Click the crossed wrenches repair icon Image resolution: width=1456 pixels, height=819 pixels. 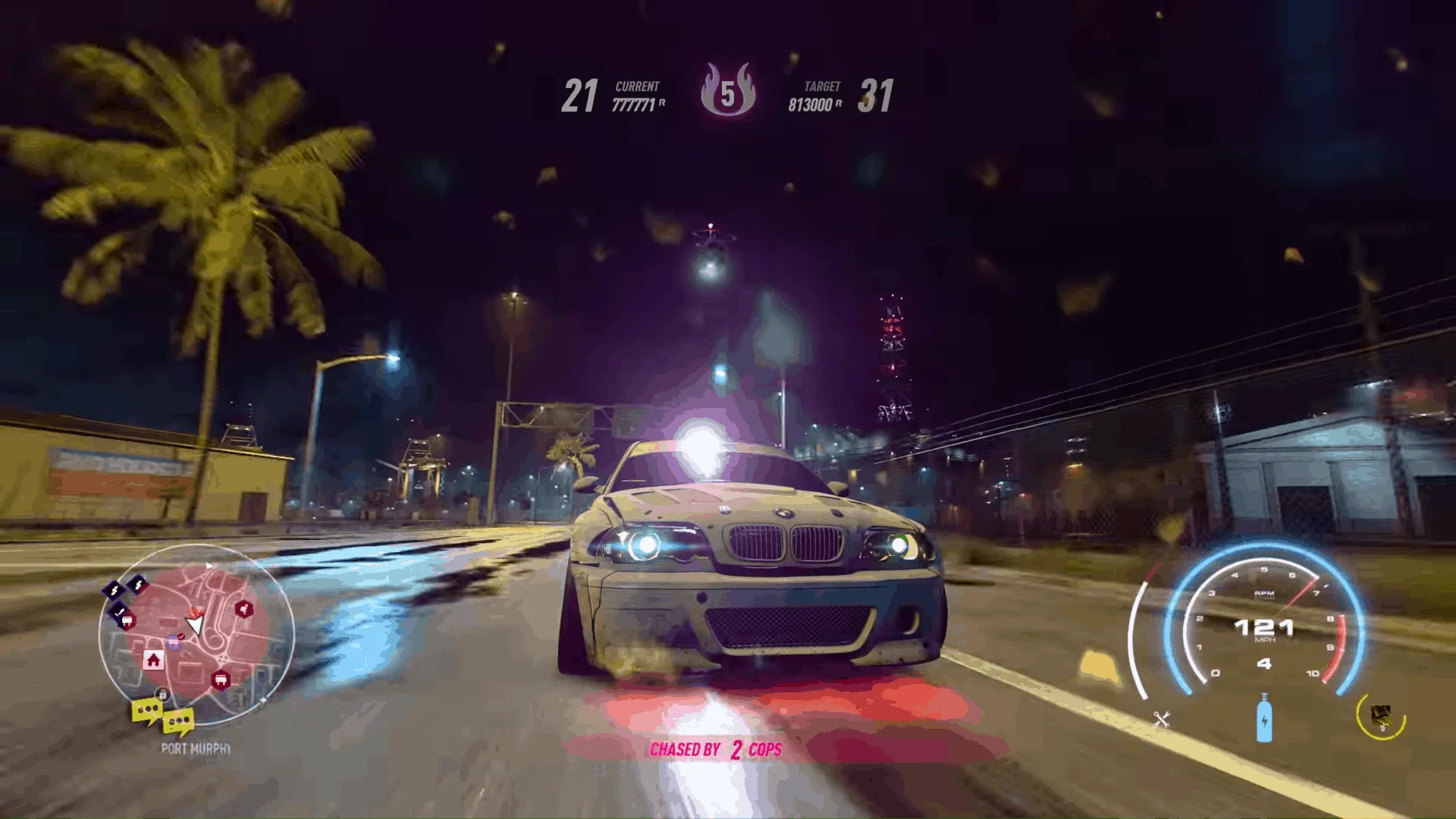1162,719
